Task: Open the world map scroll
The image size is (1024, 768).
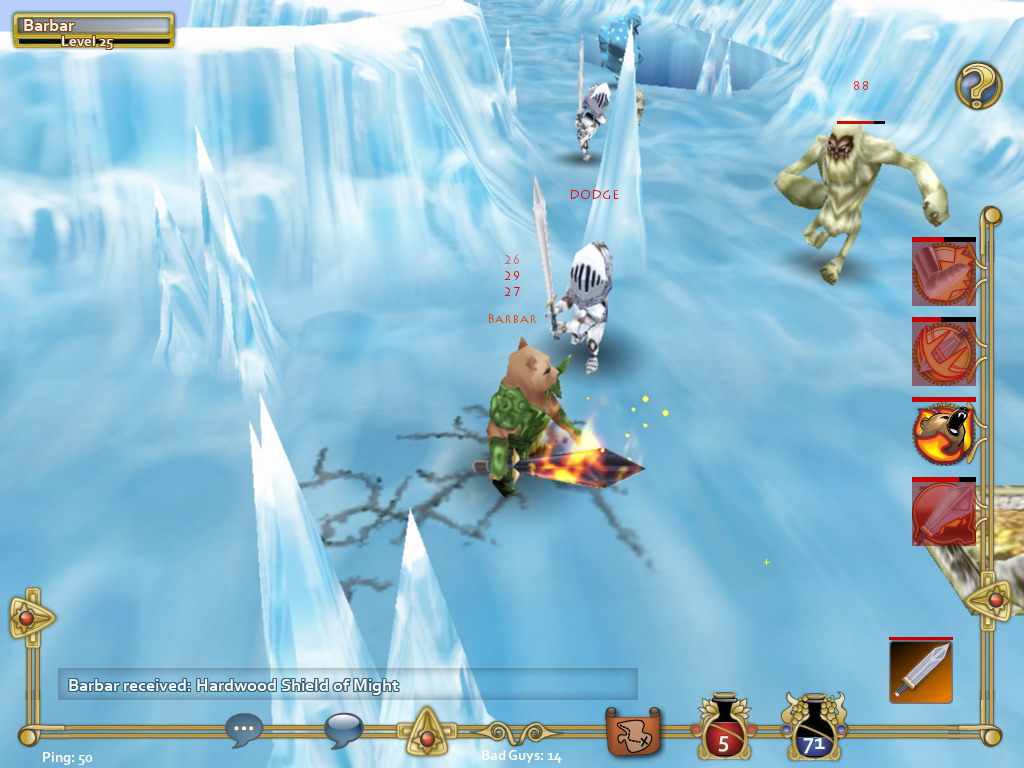Action: coord(634,732)
